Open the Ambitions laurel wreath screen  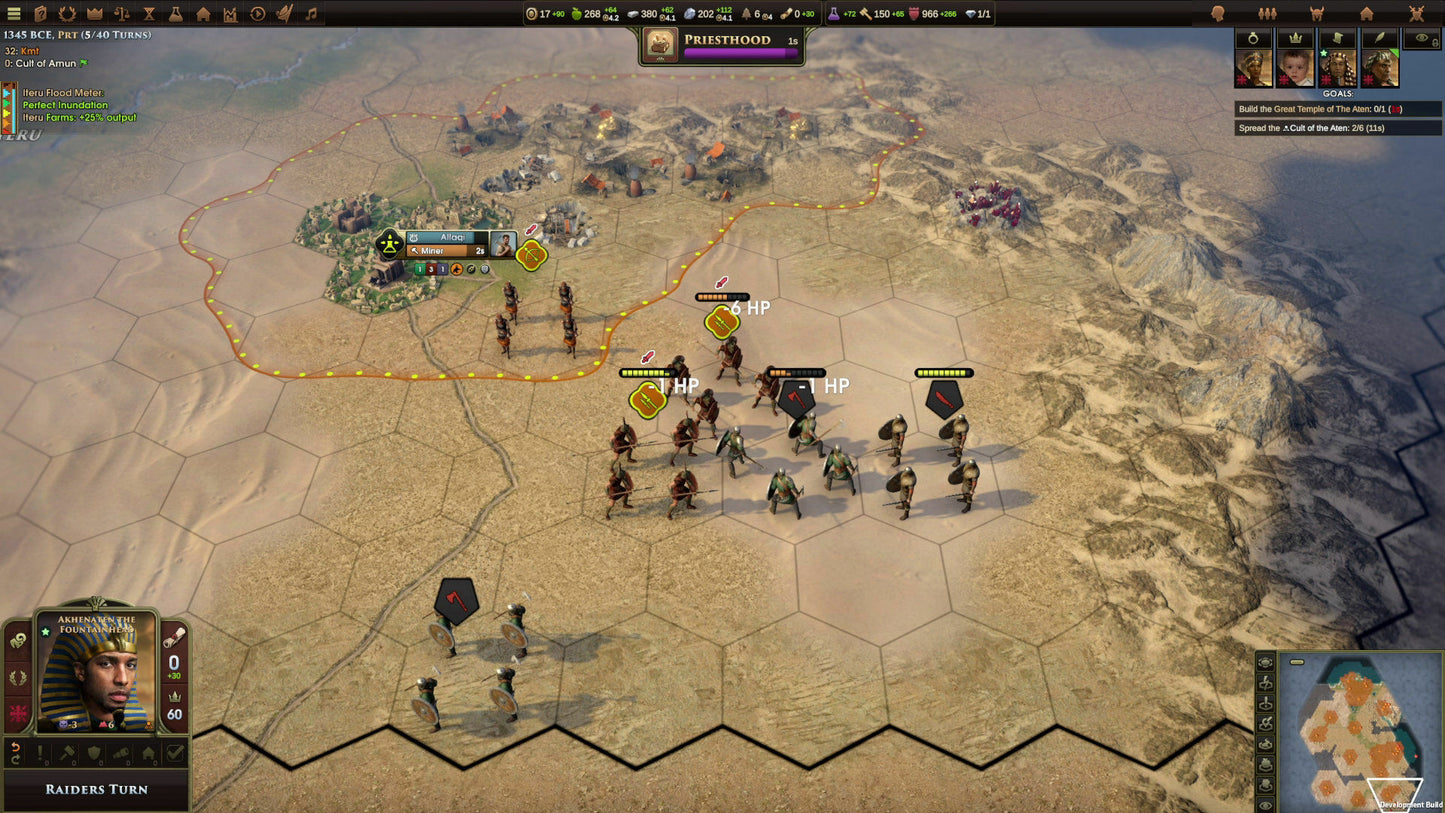point(68,14)
